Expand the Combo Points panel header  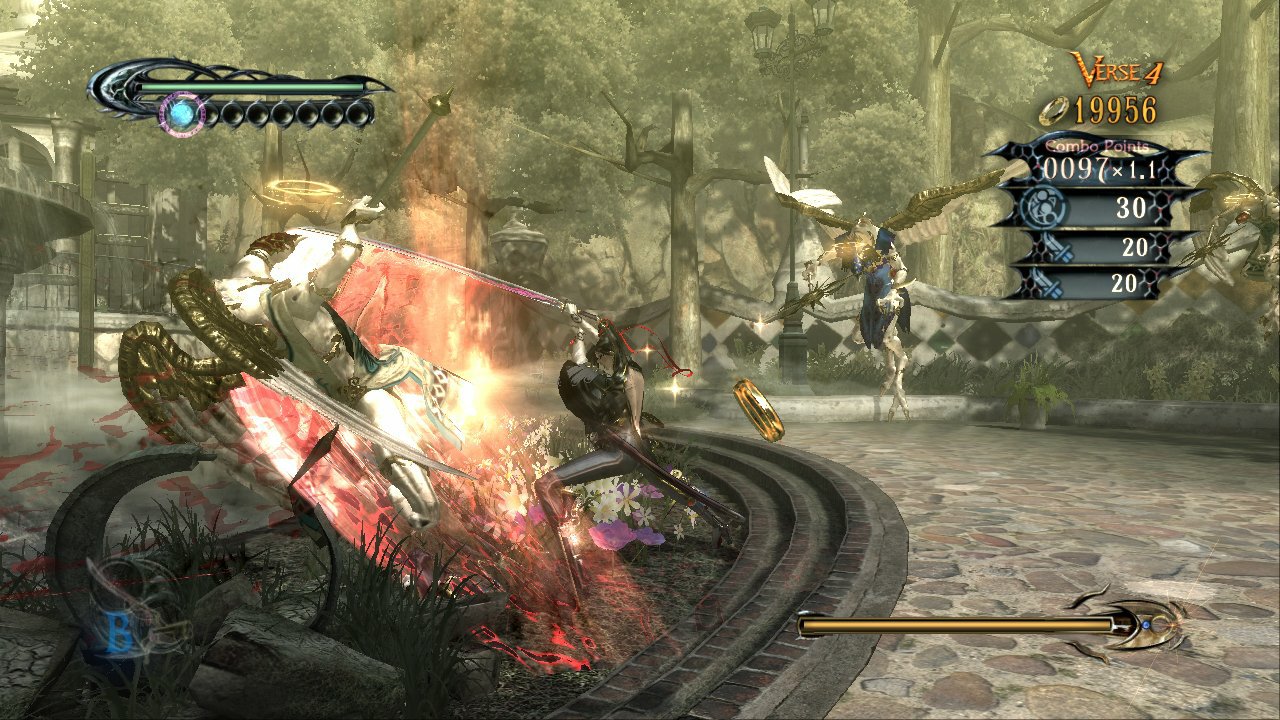[1095, 147]
